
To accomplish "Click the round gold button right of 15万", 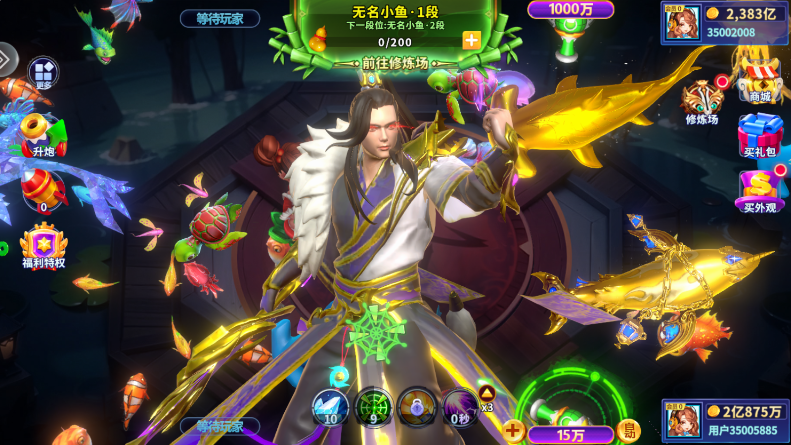I will click(629, 431).
